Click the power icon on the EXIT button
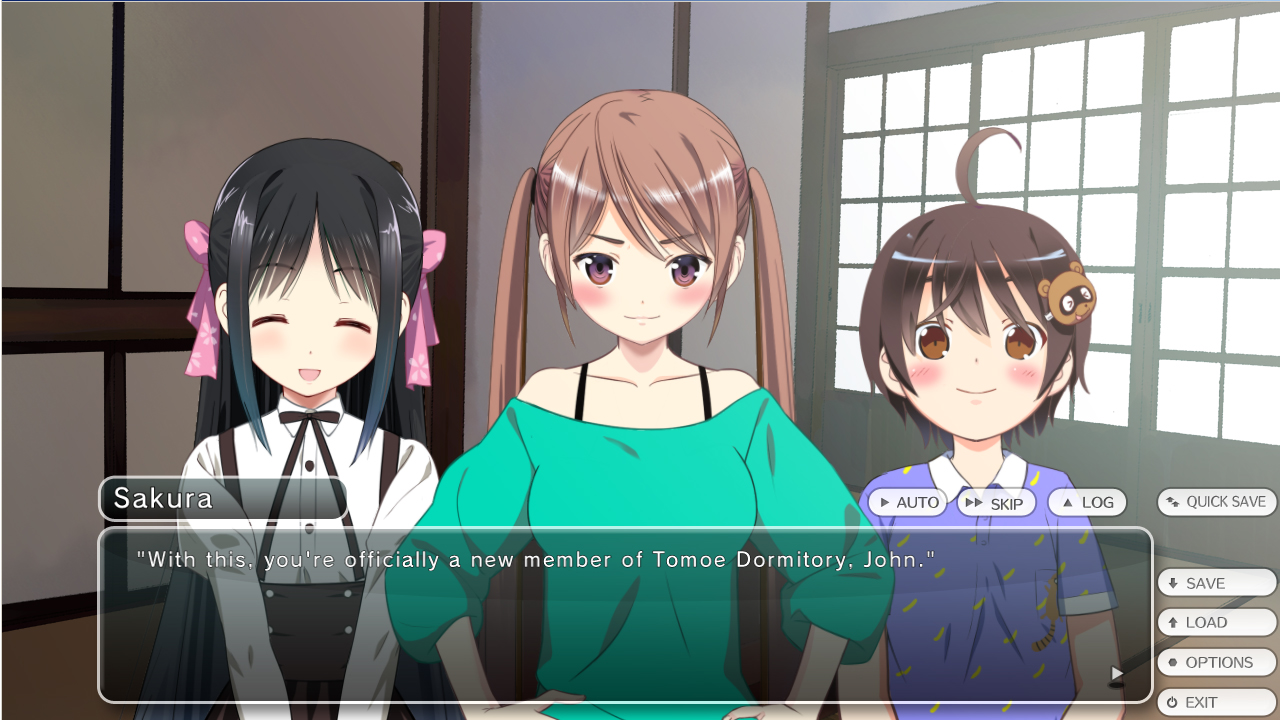The height and width of the screenshot is (720, 1280). [1173, 702]
